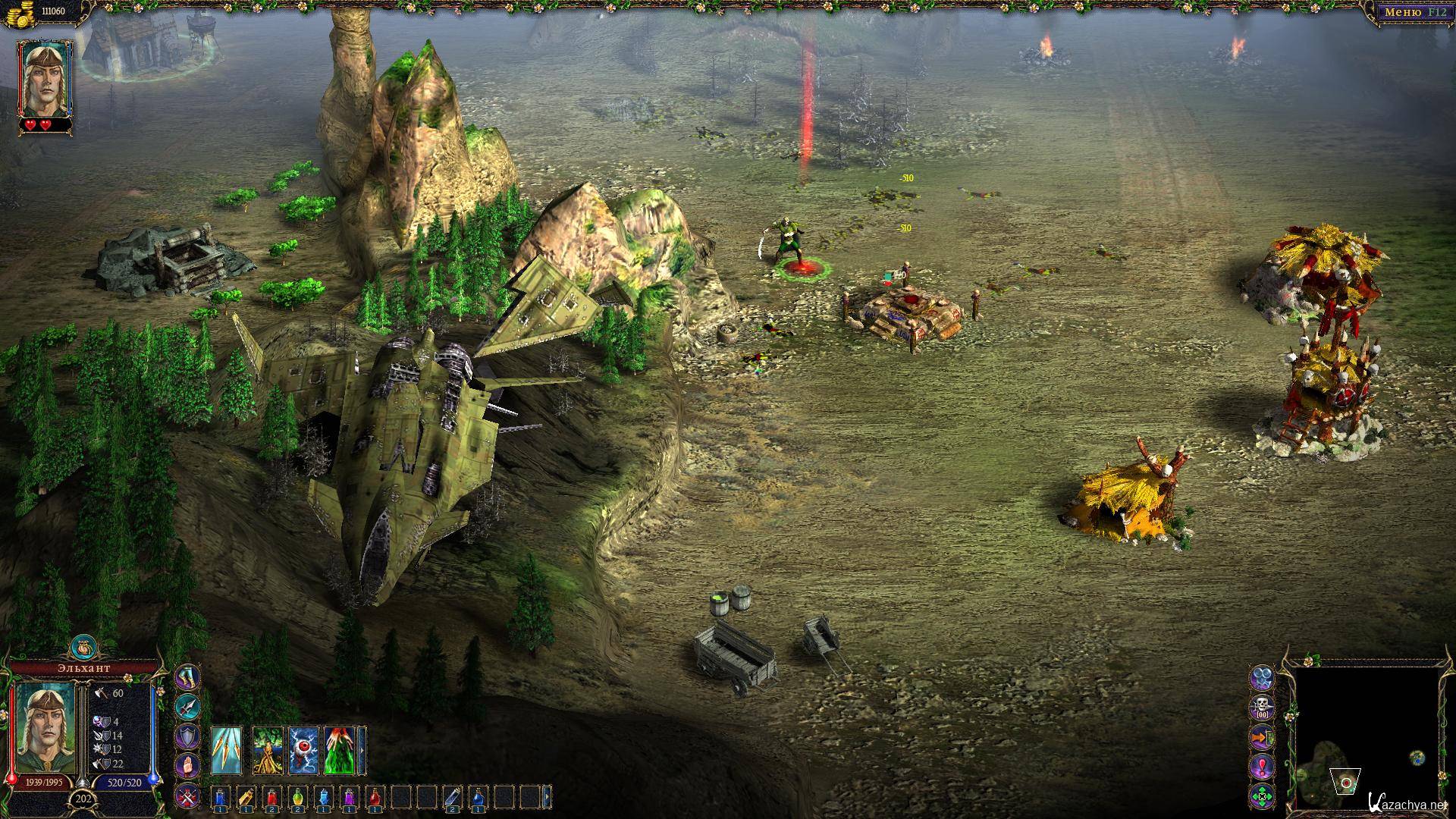
Task: Expand the spell bar with its arrow
Action: tap(362, 751)
